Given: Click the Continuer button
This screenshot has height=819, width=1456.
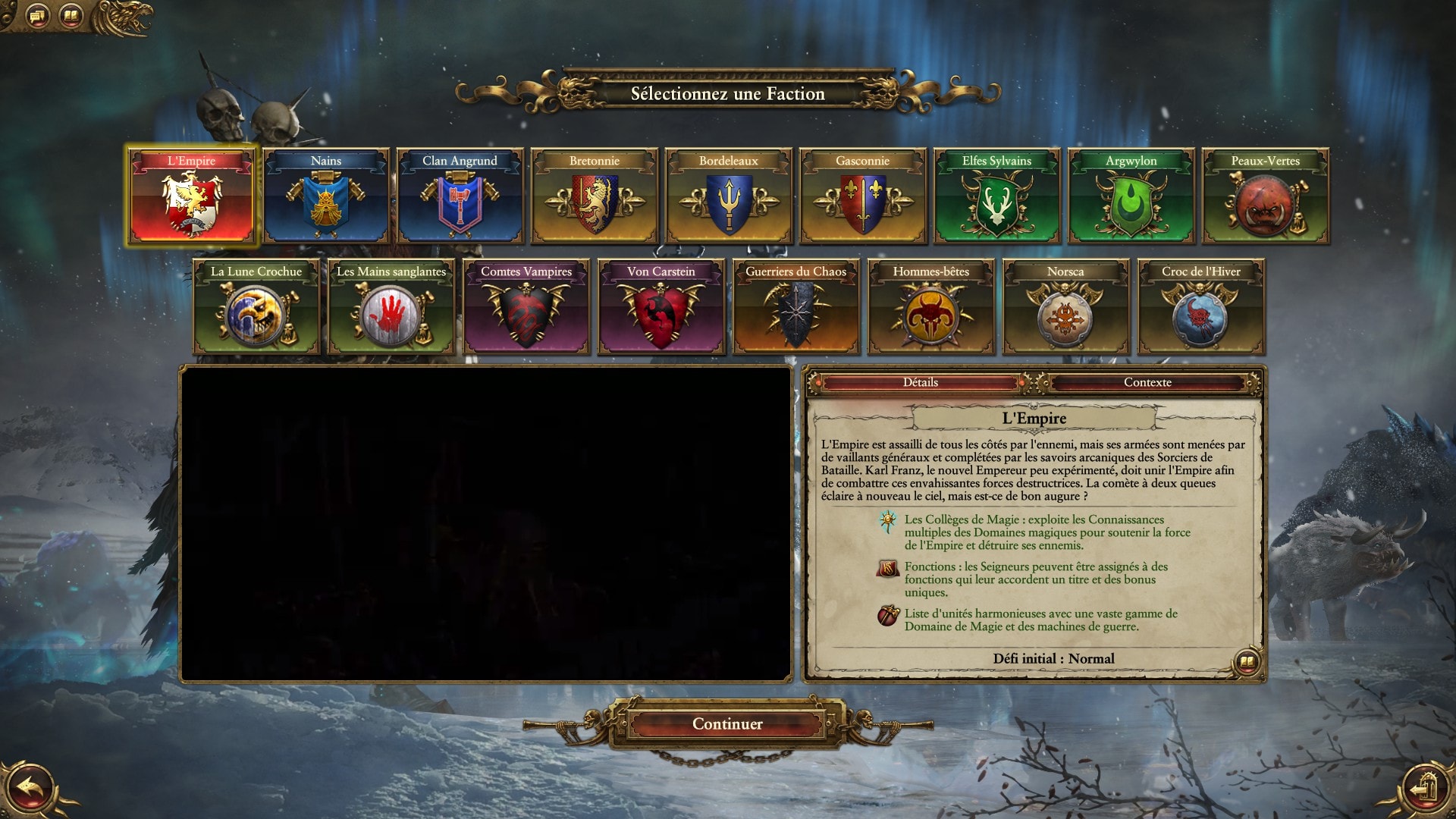Looking at the screenshot, I should [x=727, y=724].
